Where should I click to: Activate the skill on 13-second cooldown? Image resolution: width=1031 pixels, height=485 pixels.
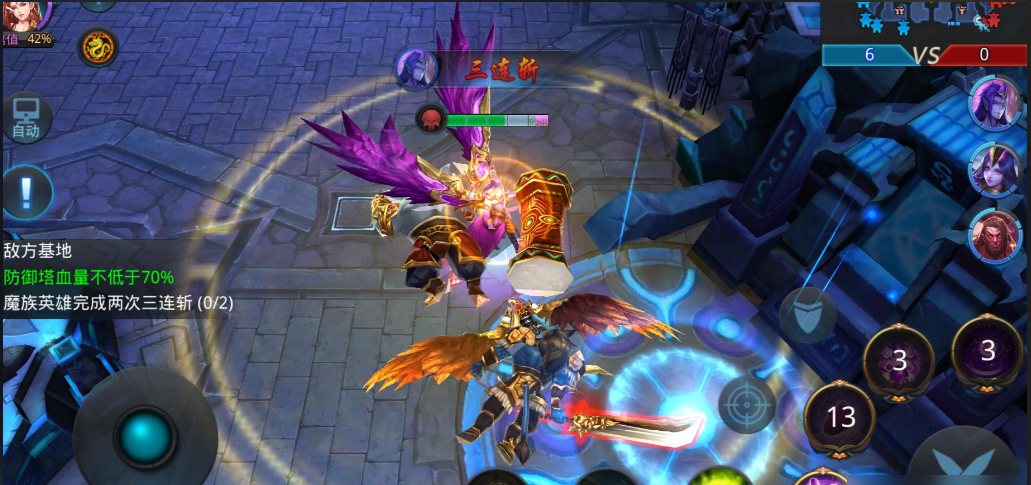840,416
